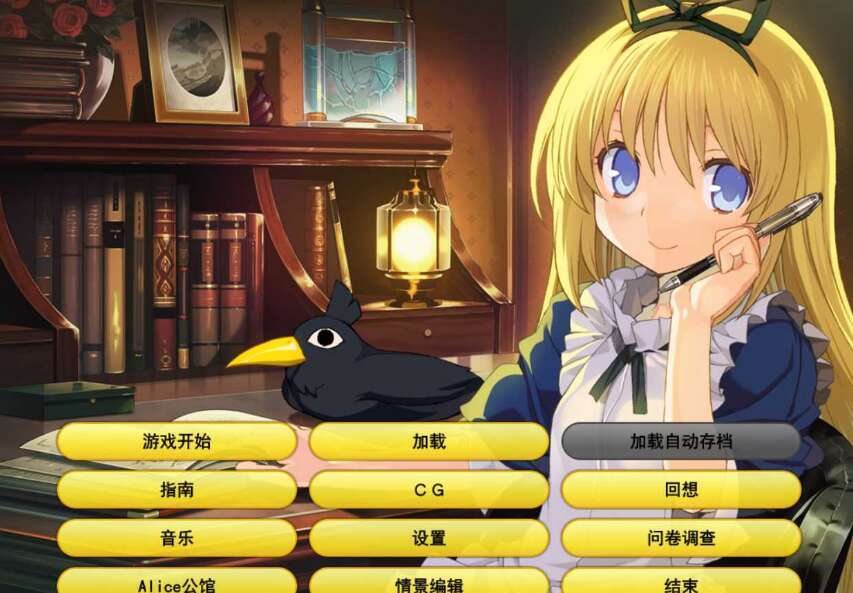Choose the 回想 recollection option
Image resolution: width=853 pixels, height=593 pixels.
click(681, 490)
